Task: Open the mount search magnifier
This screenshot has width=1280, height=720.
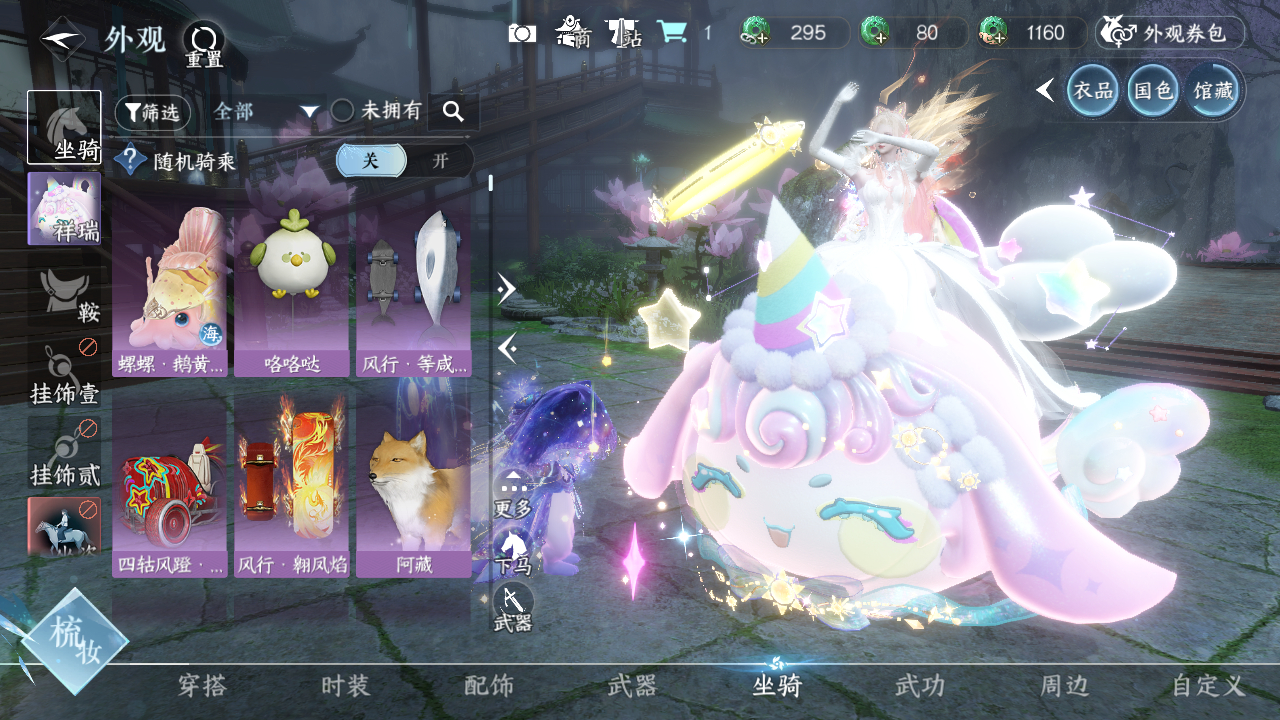Action: pos(453,113)
